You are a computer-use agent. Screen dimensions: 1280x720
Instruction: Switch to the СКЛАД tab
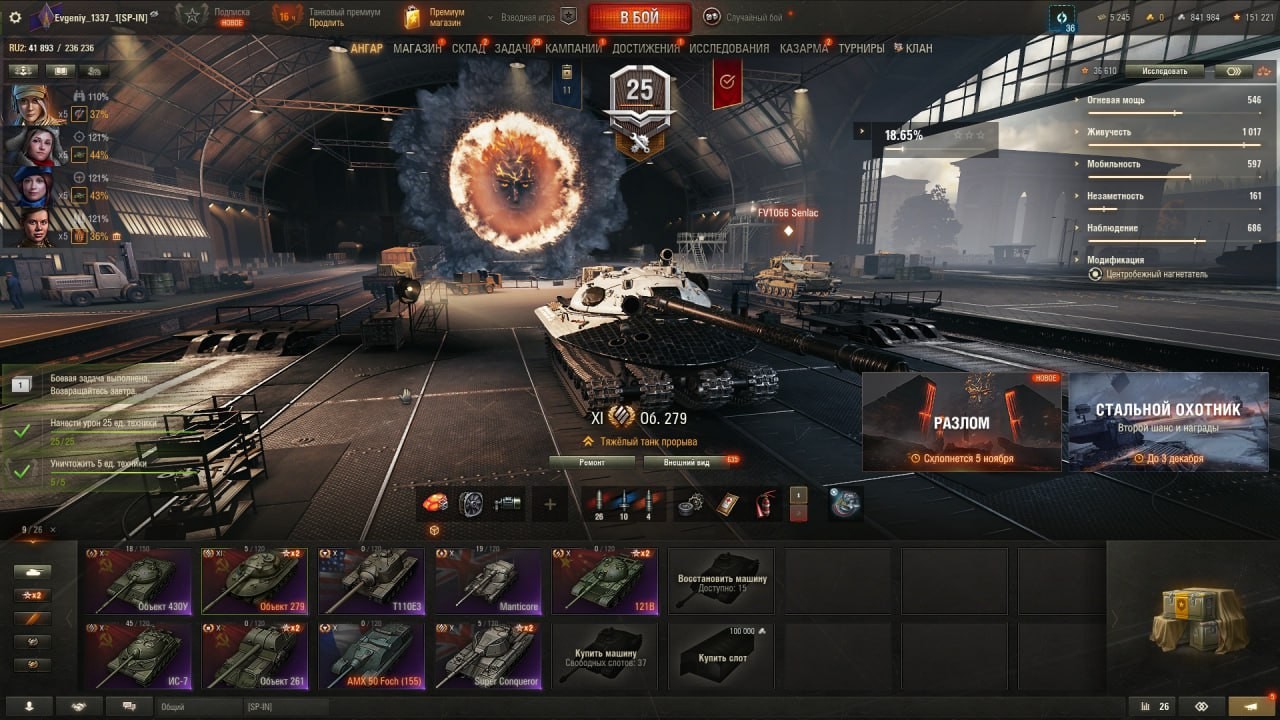pos(468,48)
